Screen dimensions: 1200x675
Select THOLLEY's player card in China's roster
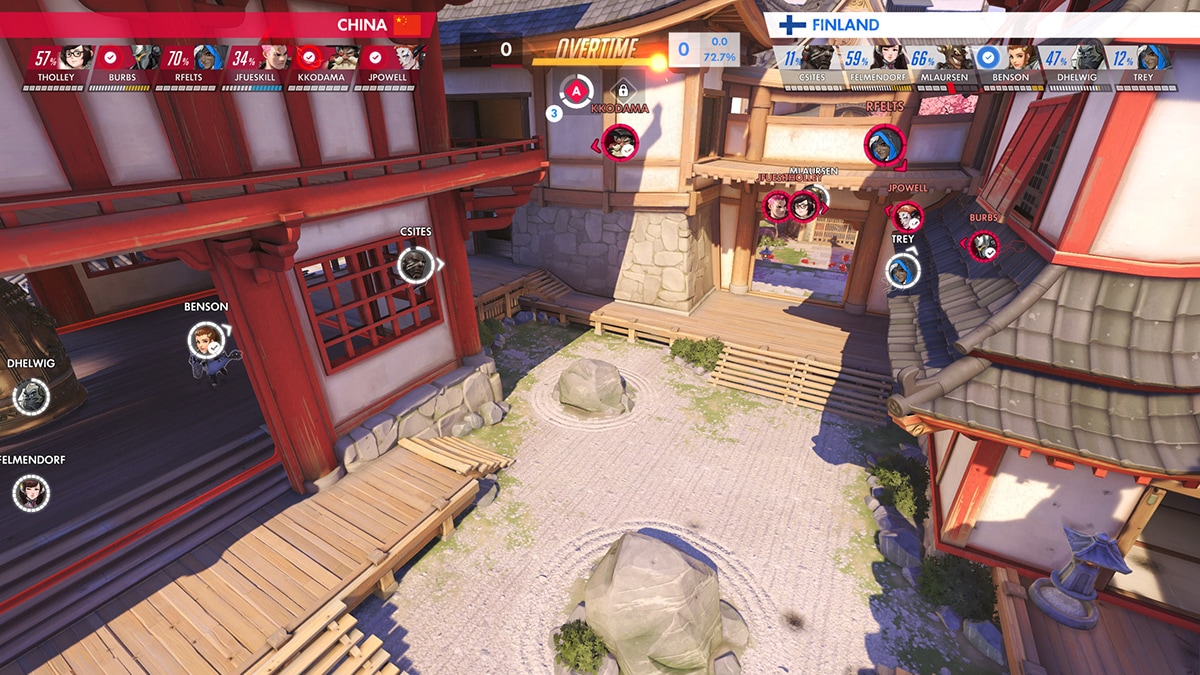click(55, 66)
